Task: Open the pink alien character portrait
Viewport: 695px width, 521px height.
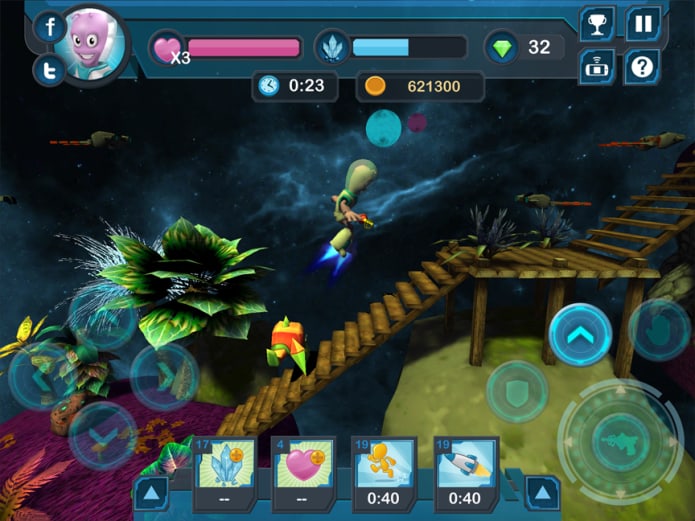Action: pyautogui.click(x=92, y=45)
